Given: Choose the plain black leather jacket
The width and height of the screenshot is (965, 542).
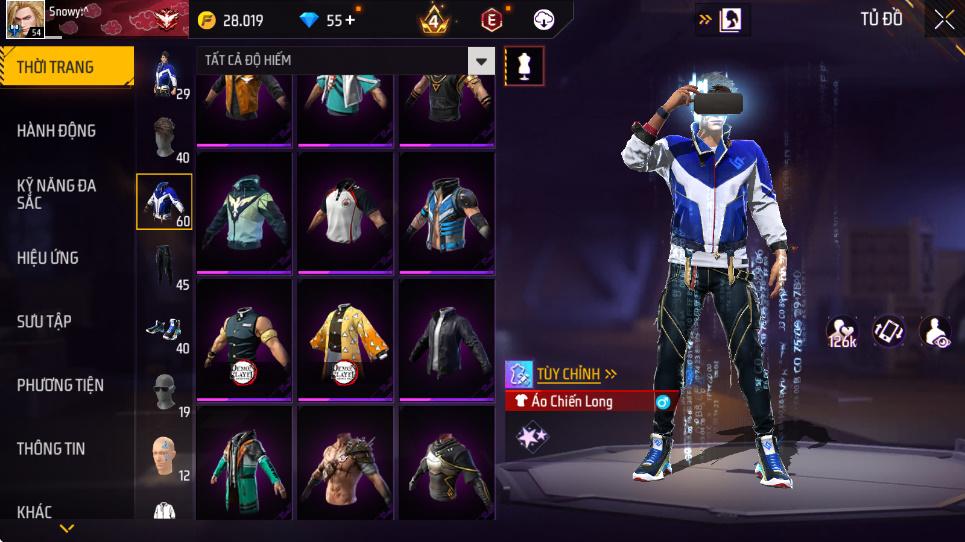Looking at the screenshot, I should [447, 338].
